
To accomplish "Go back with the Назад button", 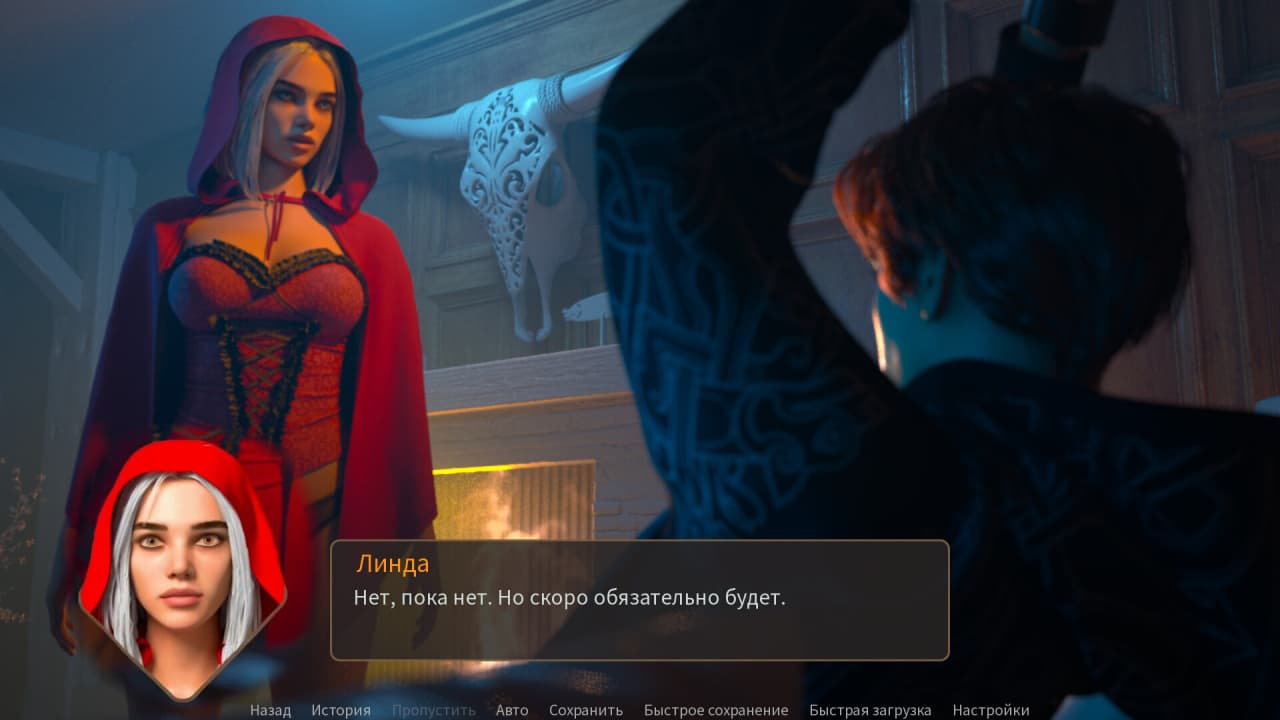I will 270,710.
